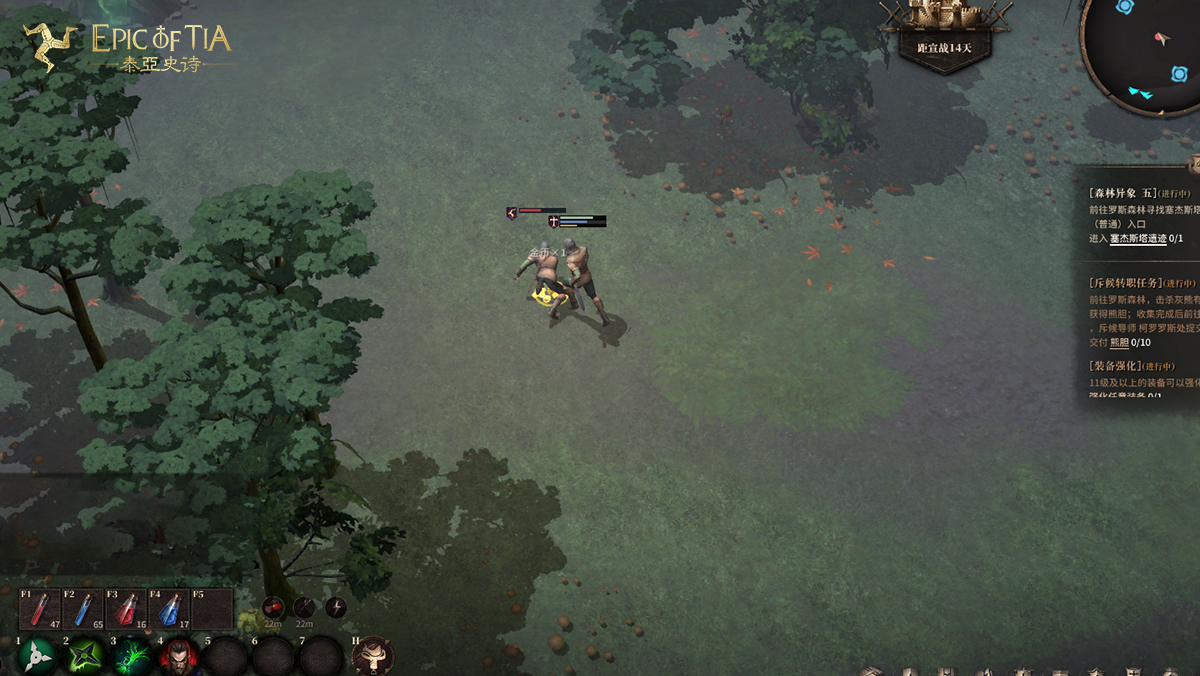
Task: Select the F4 blue flask potion
Action: pos(168,608)
